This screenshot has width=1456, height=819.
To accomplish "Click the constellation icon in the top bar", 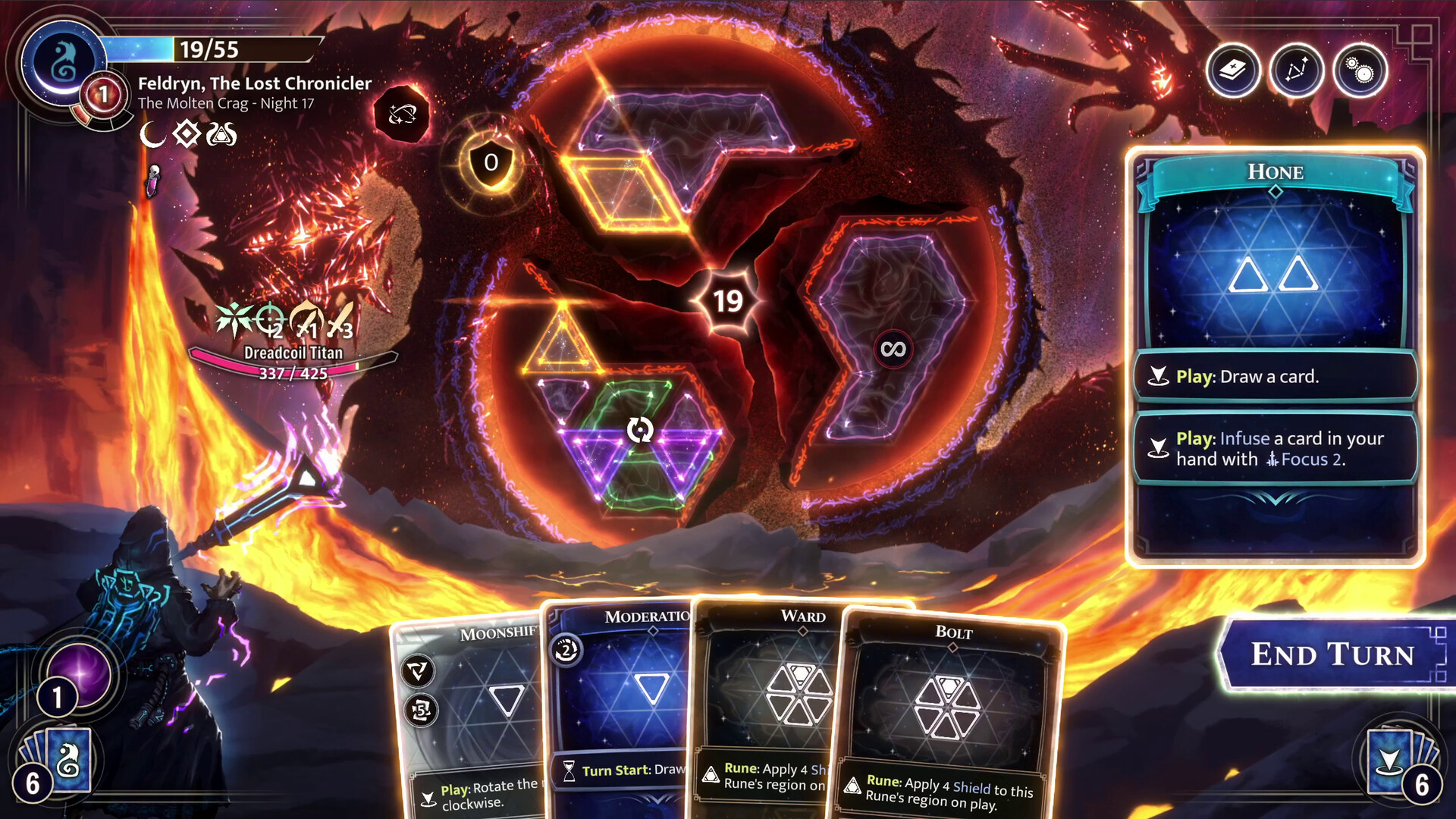I will [1297, 71].
